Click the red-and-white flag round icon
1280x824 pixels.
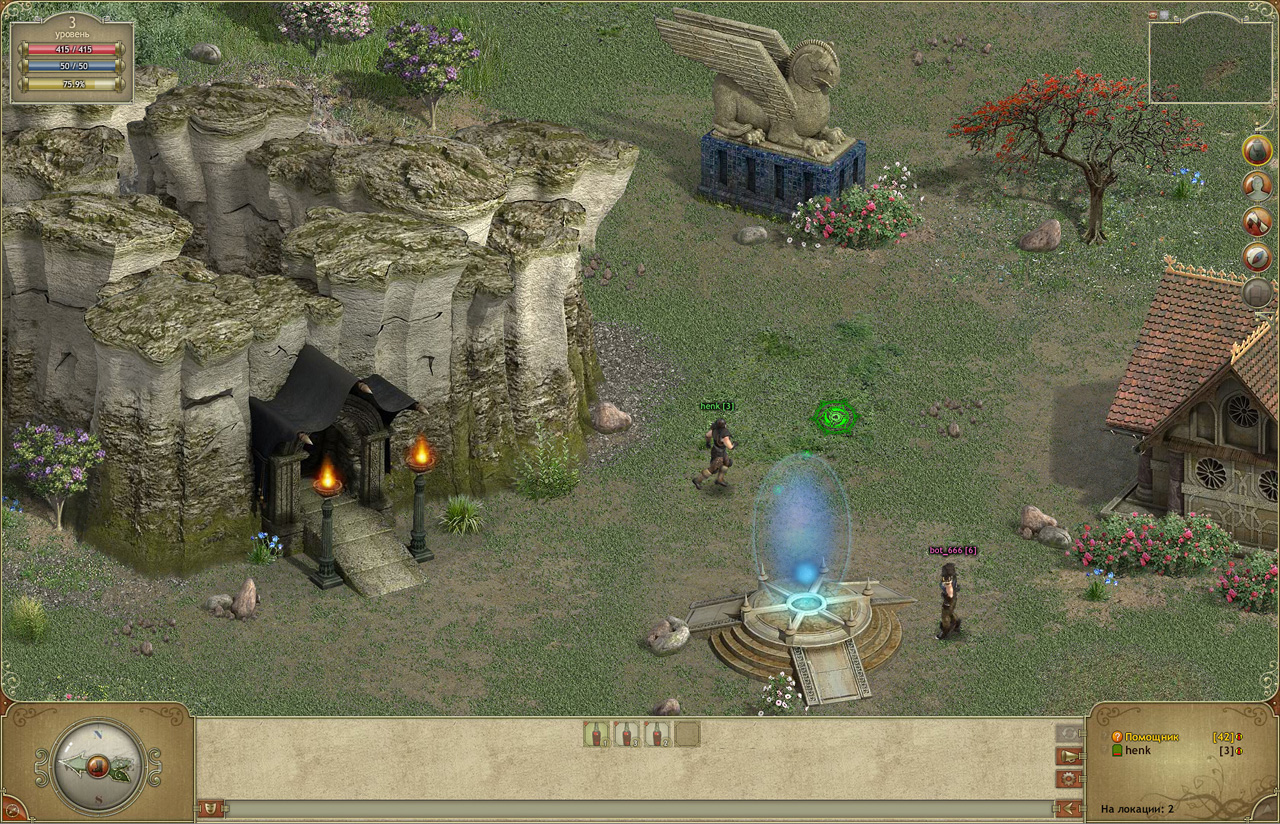(x=1257, y=222)
